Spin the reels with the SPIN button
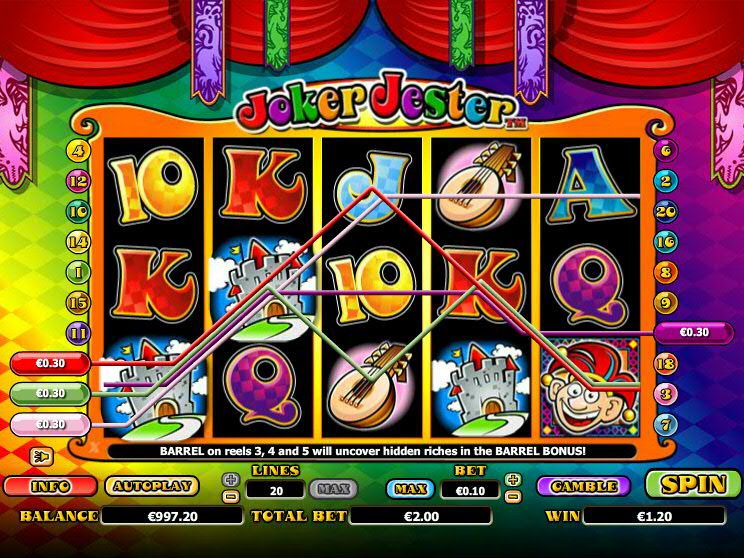Viewport: 744px width, 558px height. (x=693, y=485)
